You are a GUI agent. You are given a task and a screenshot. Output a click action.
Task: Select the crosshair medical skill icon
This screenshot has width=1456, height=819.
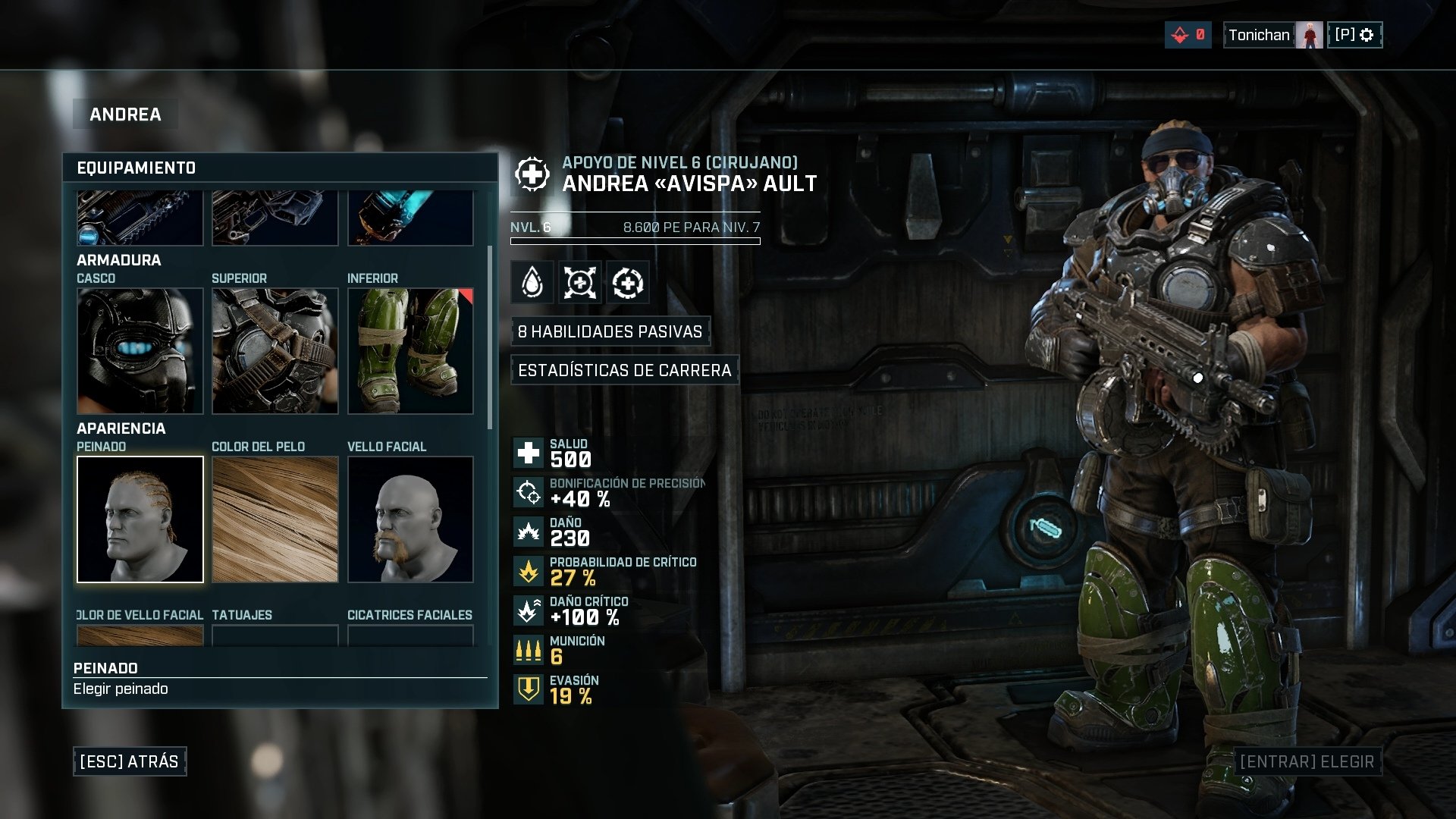click(x=580, y=283)
